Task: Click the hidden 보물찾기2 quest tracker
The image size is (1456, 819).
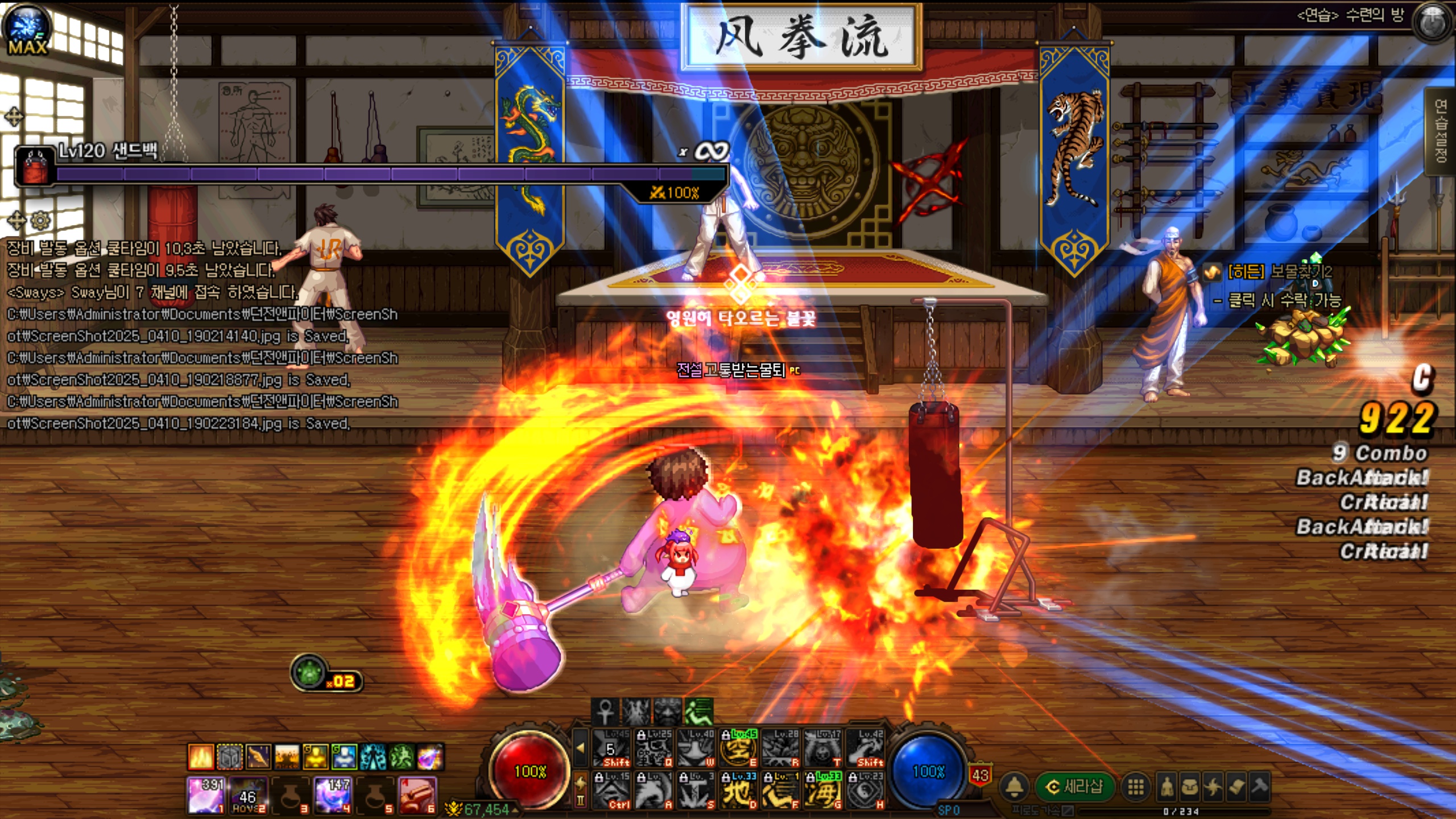Action: click(1279, 272)
